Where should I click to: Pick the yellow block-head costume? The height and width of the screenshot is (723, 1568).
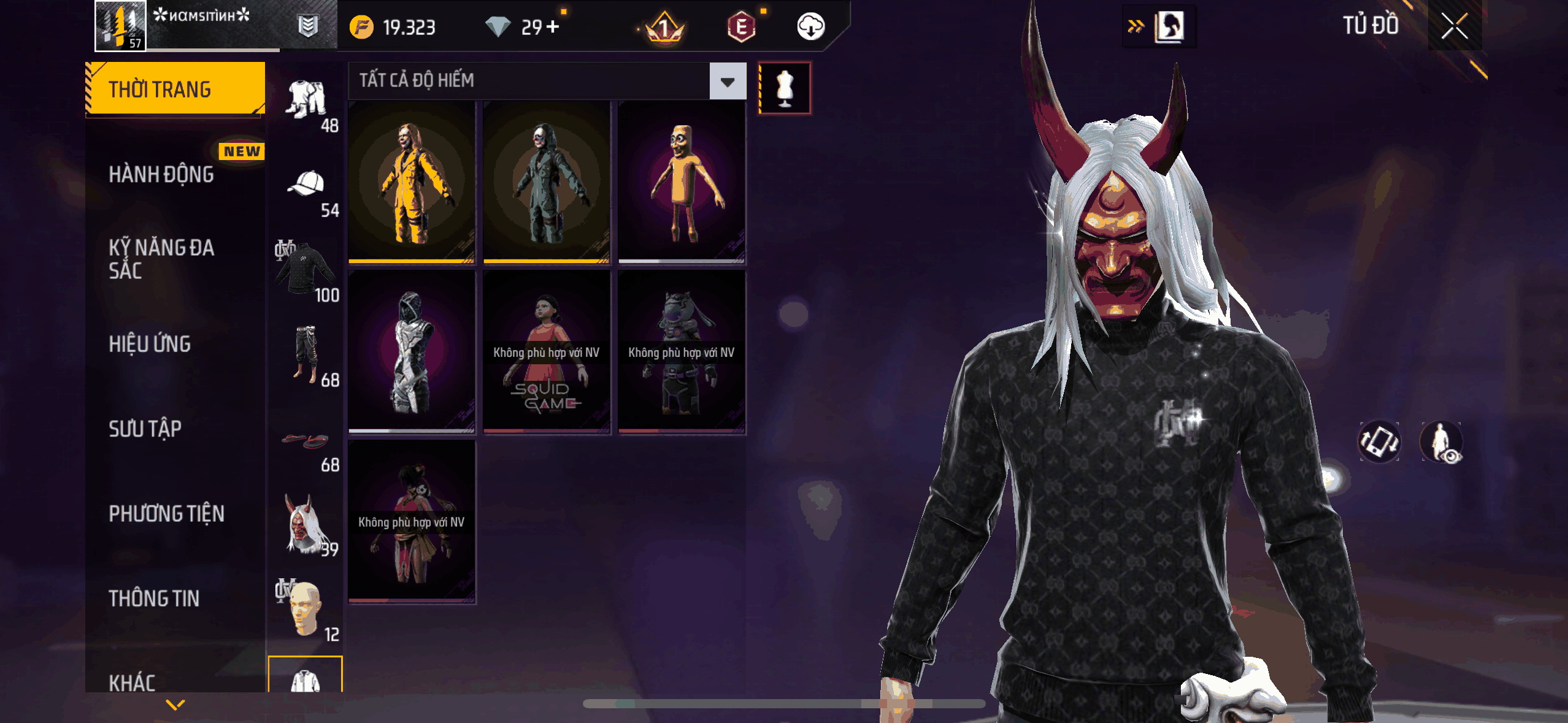click(682, 182)
